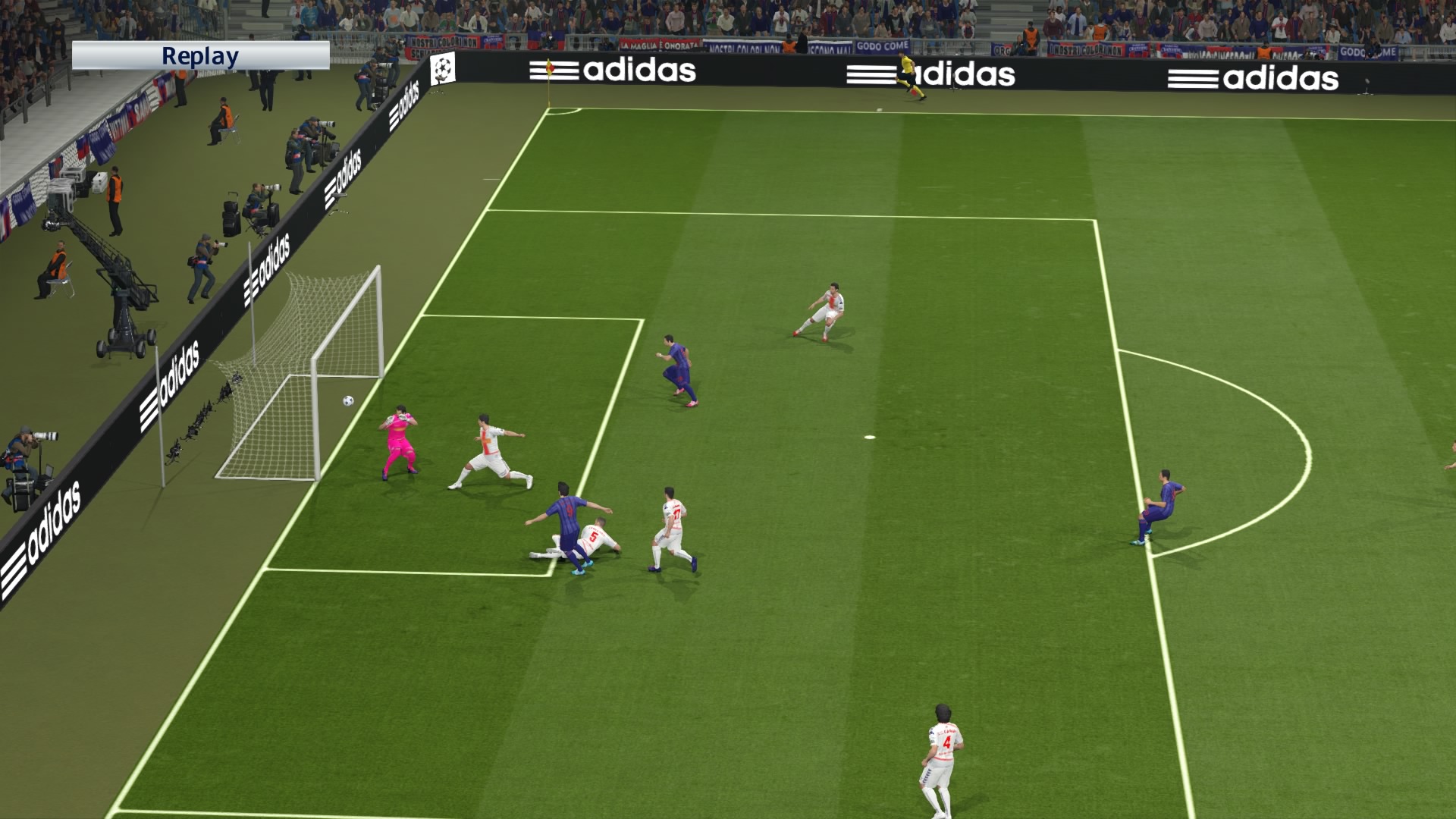Image resolution: width=1456 pixels, height=819 pixels.
Task: Click the Replay banner text
Action: coord(201,55)
